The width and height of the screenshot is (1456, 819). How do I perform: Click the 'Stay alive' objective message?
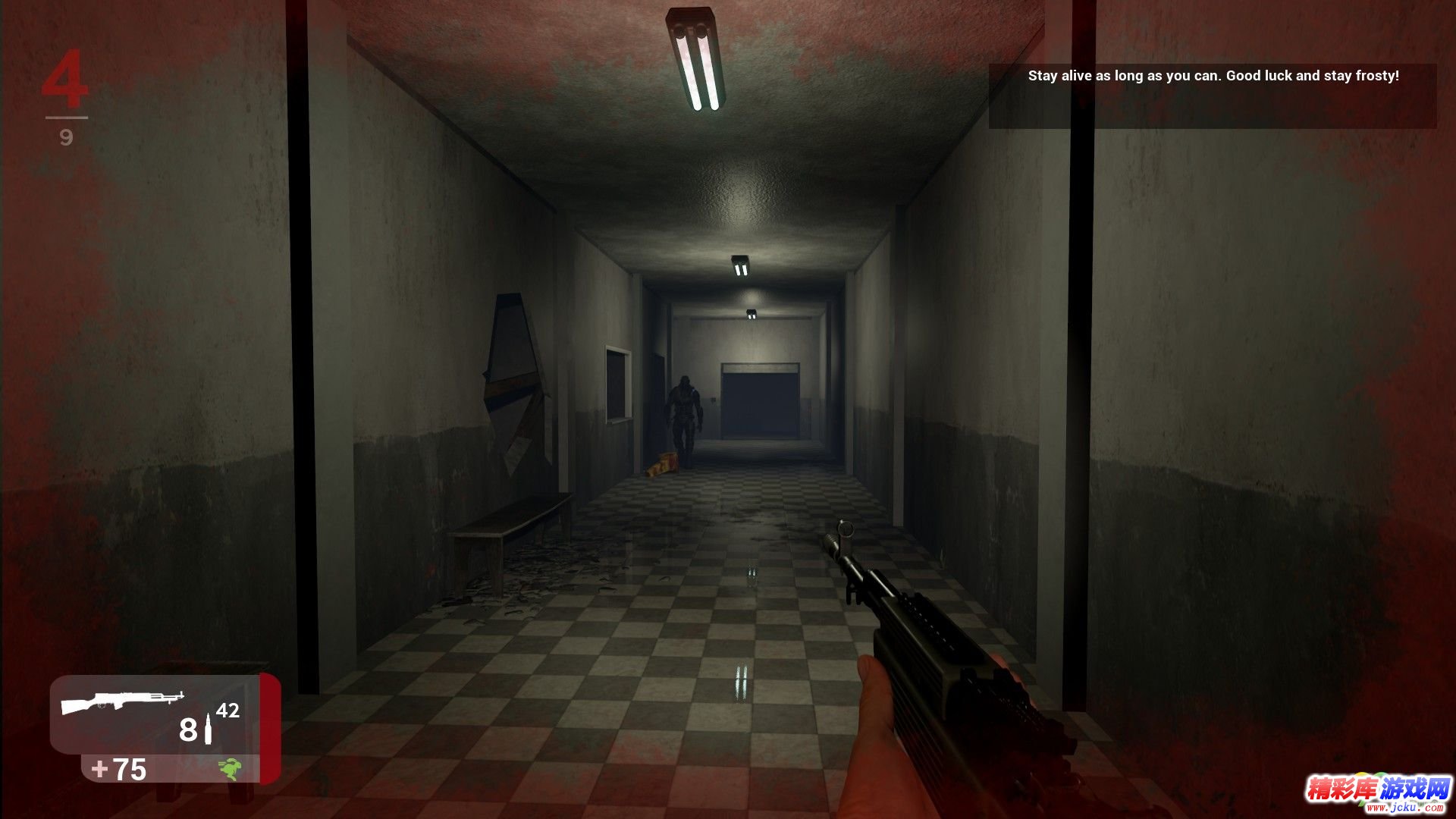tap(1213, 76)
